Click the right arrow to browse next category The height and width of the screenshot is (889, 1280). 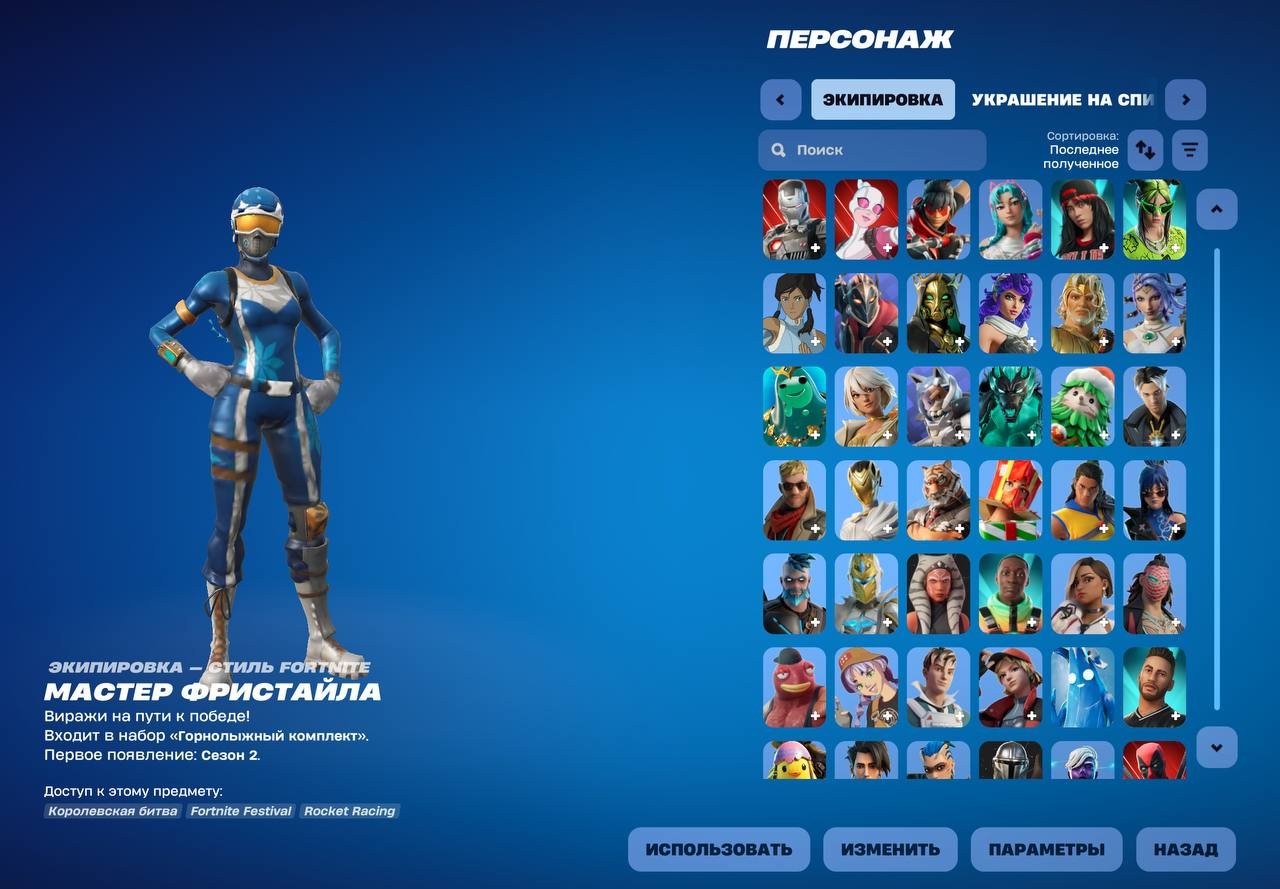point(1186,99)
